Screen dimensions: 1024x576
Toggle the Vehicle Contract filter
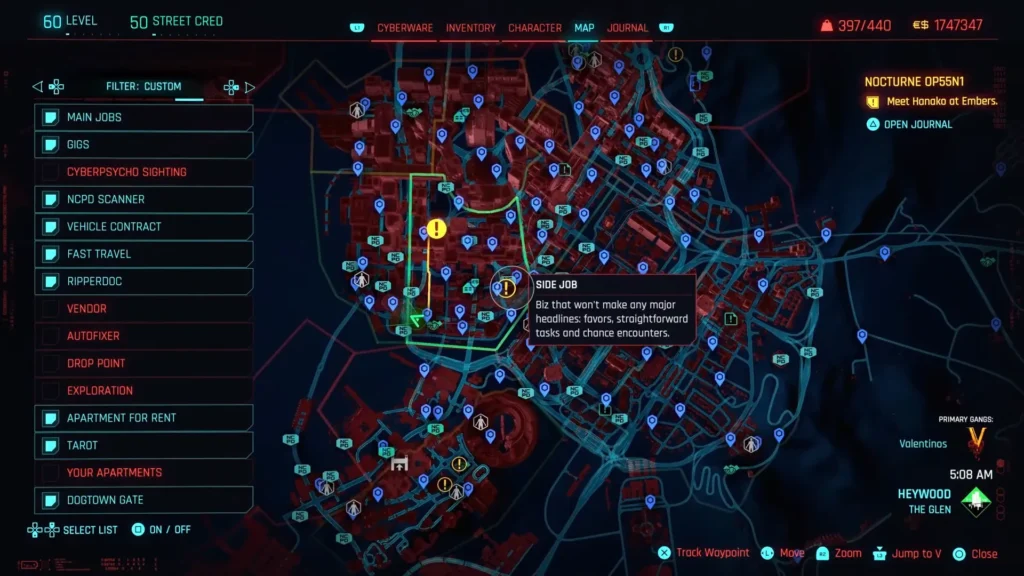tap(144, 227)
